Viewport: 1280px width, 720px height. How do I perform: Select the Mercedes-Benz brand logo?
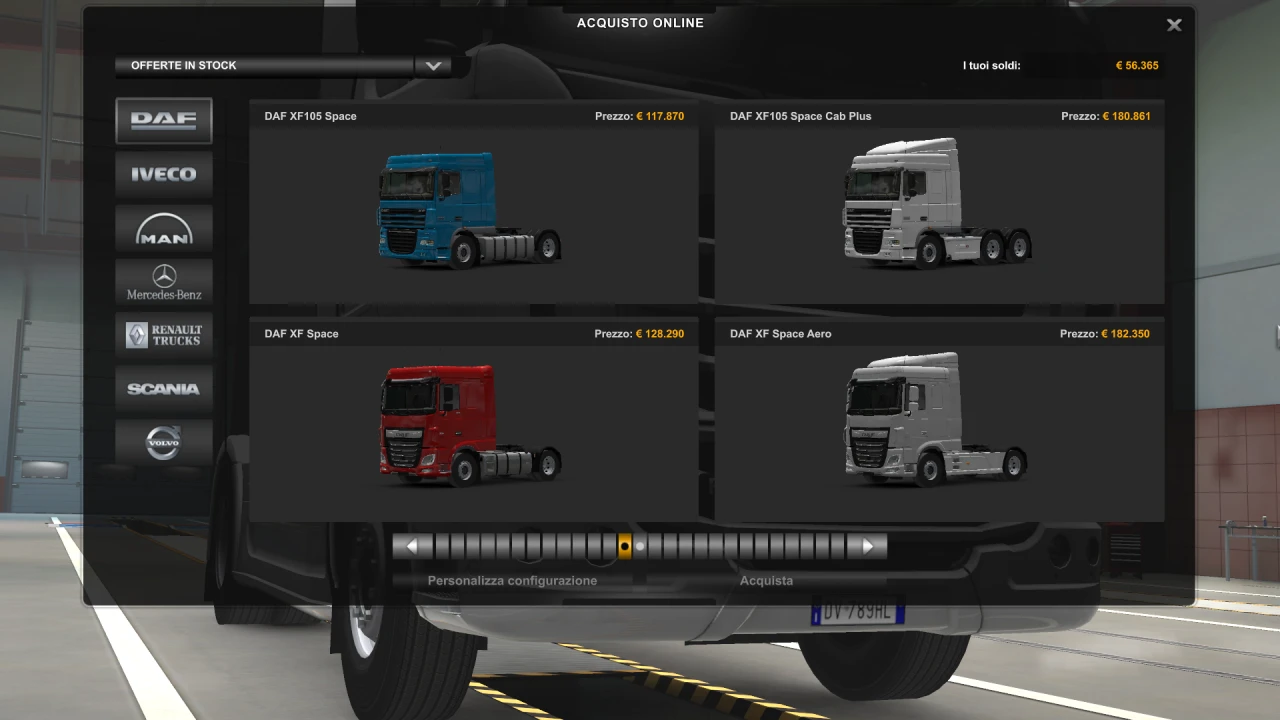coord(163,282)
